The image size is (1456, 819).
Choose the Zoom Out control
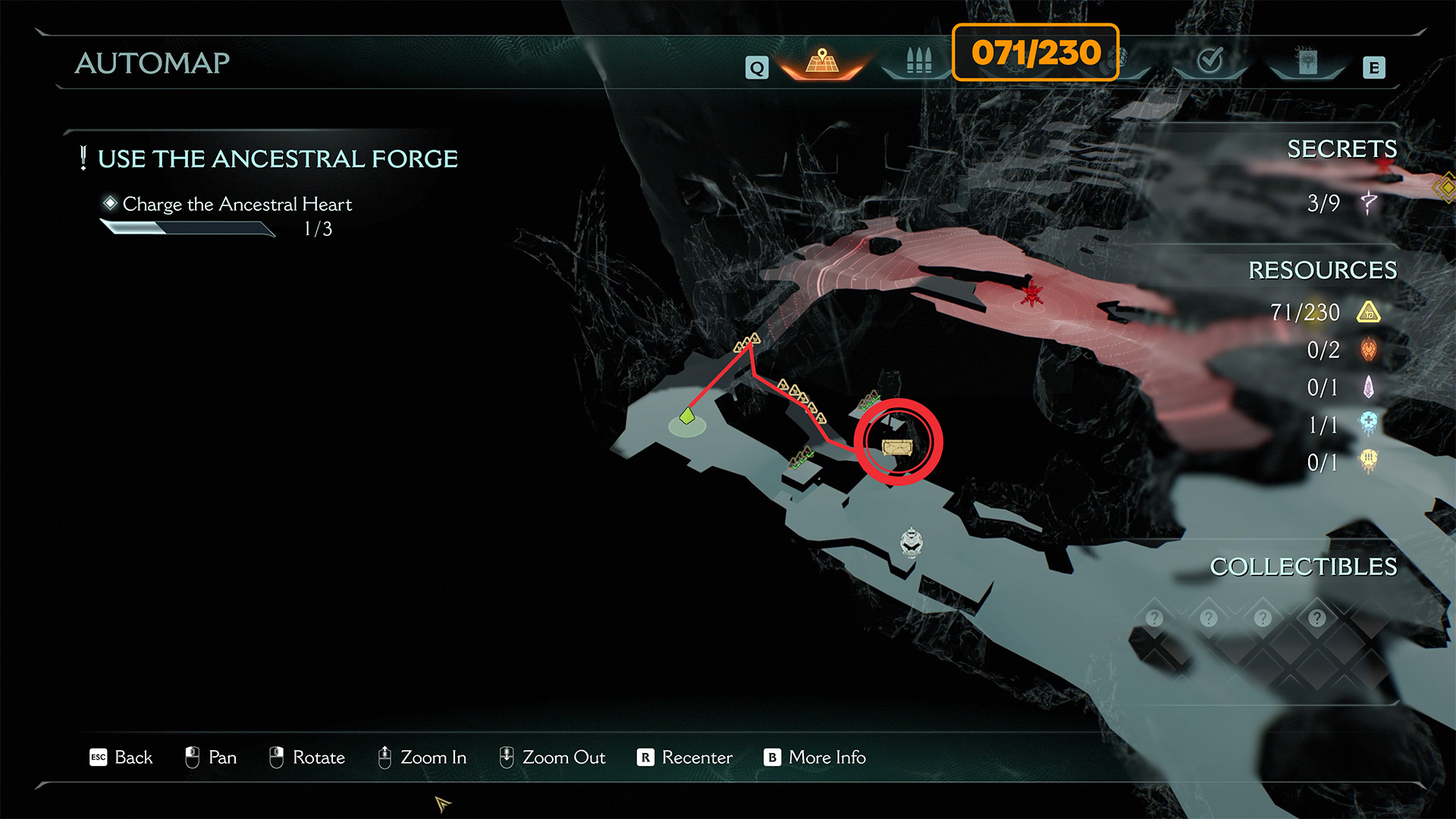552,758
